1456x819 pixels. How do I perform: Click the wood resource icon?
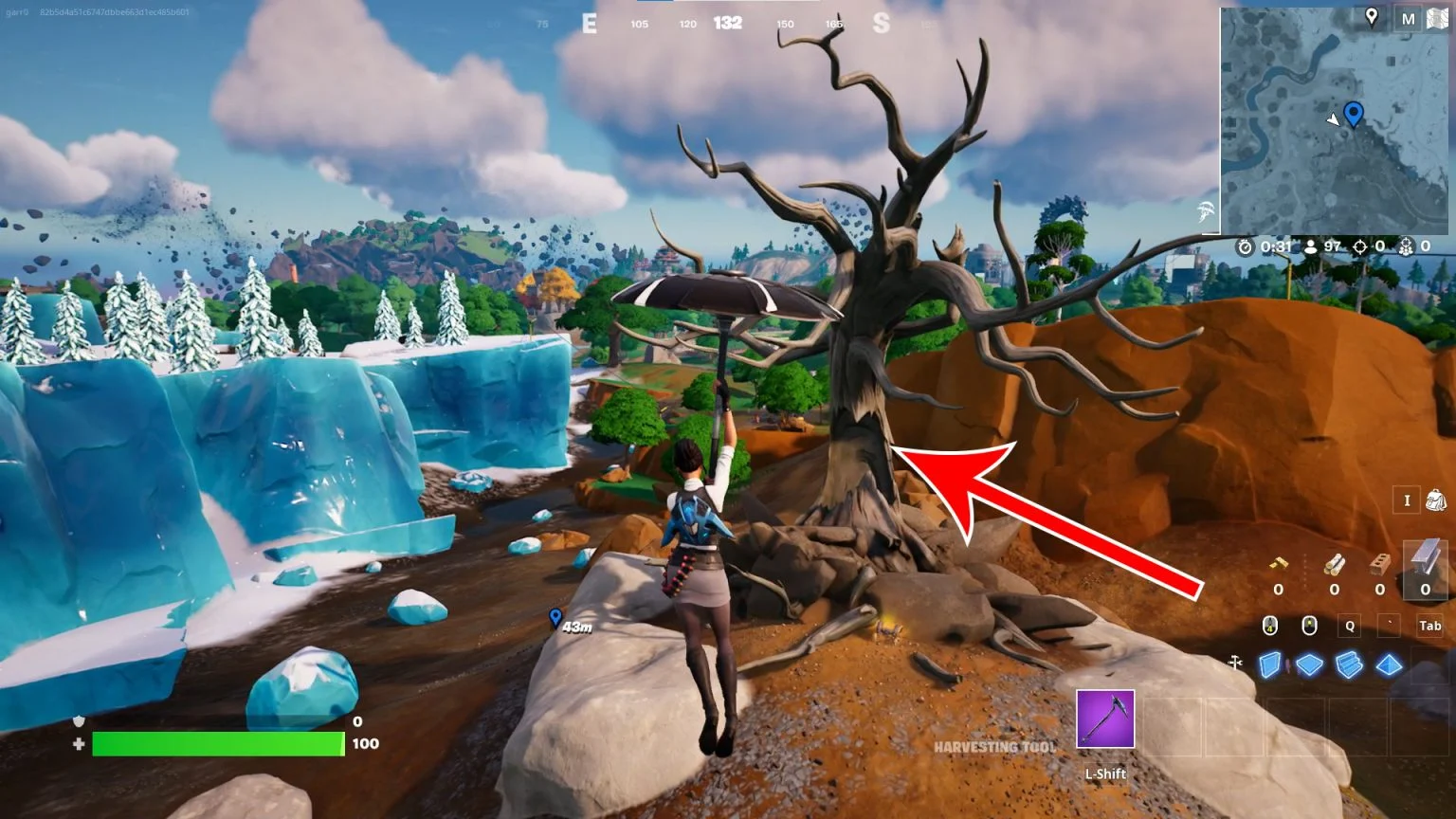1335,564
